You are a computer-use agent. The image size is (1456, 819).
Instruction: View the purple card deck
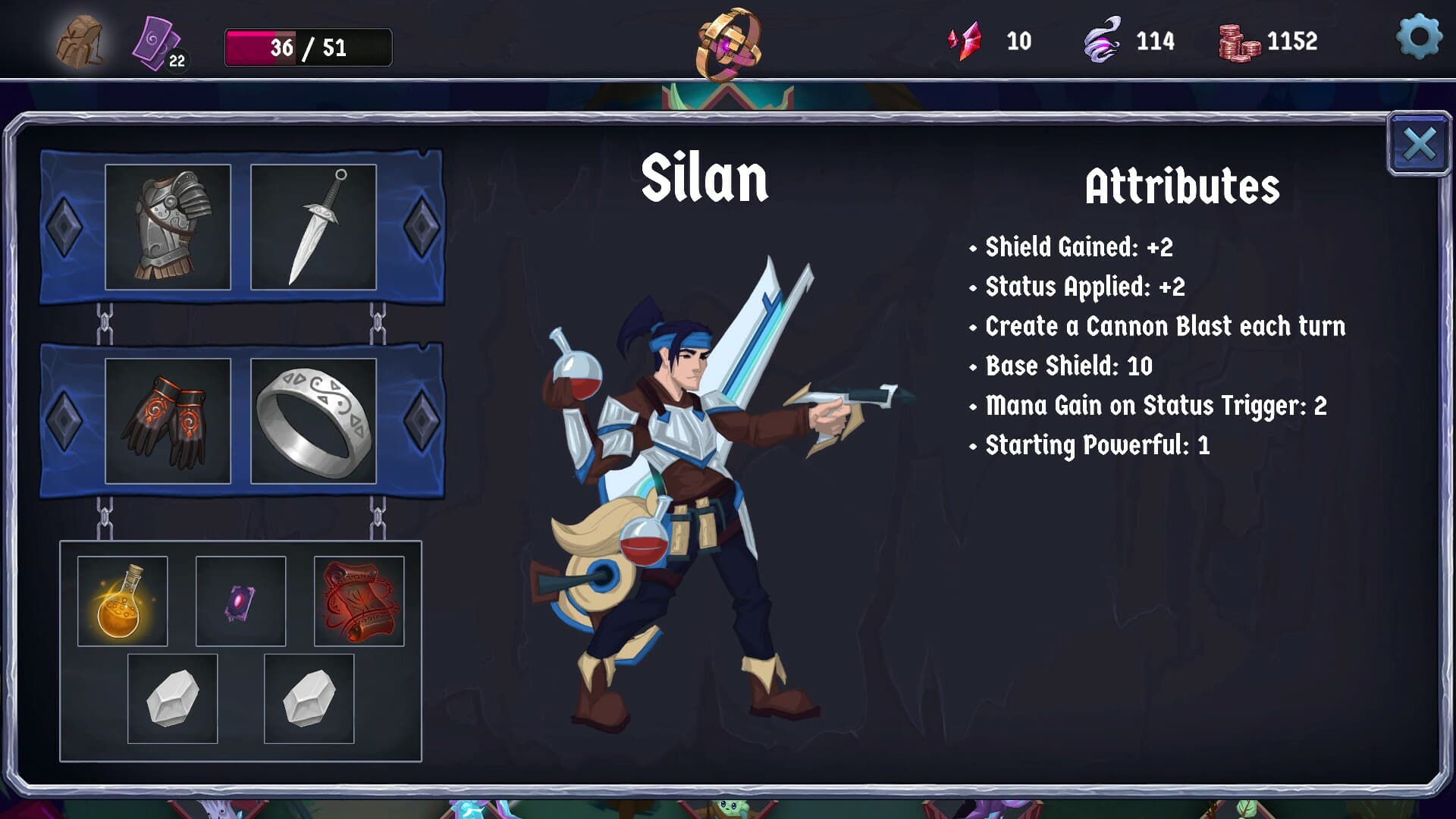click(157, 43)
